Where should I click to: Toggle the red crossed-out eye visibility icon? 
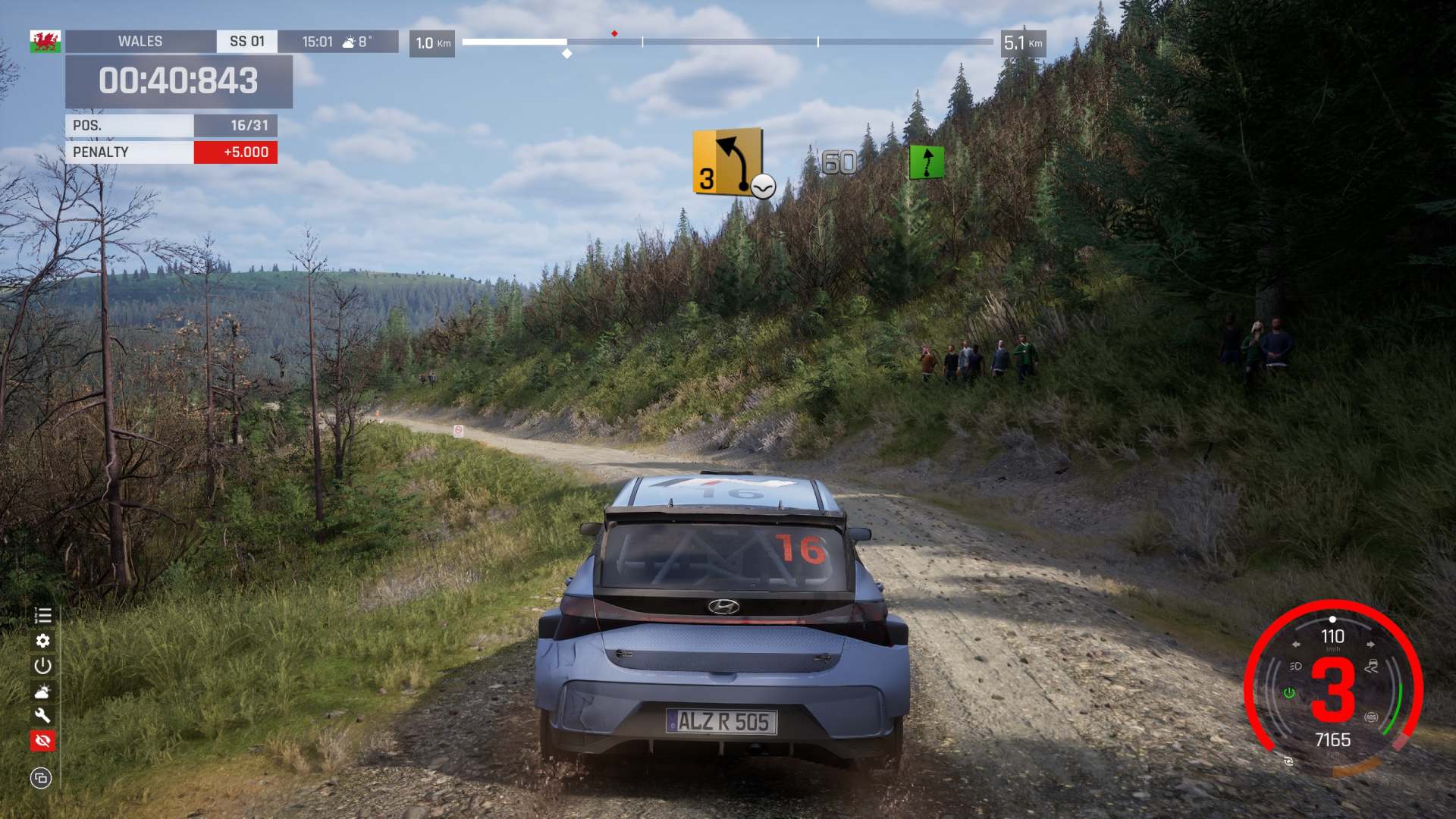pyautogui.click(x=42, y=740)
